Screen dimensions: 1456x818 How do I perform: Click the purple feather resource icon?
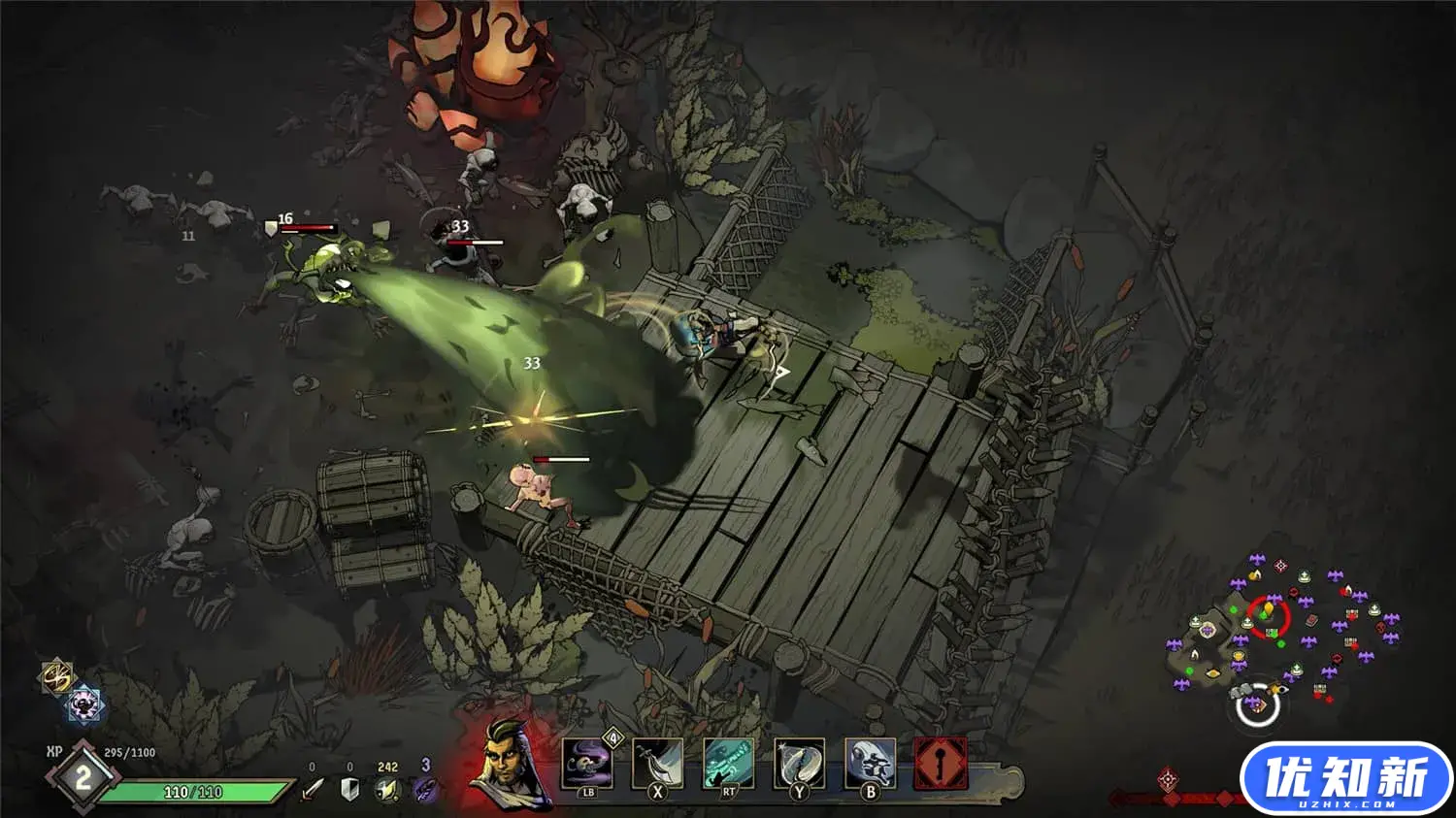click(x=425, y=790)
